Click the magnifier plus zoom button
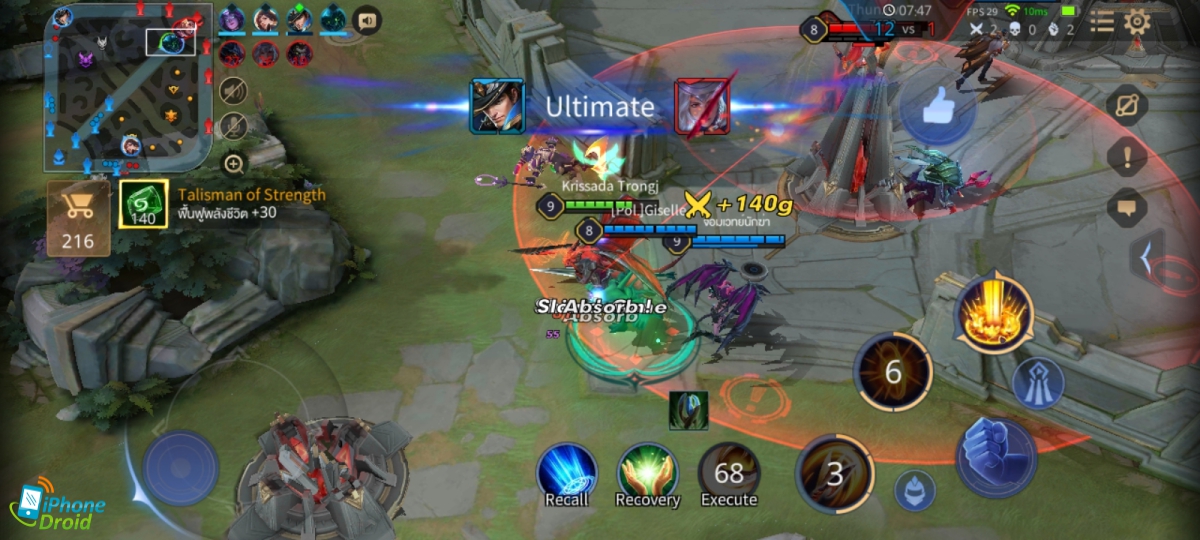1200x540 pixels. coord(234,163)
